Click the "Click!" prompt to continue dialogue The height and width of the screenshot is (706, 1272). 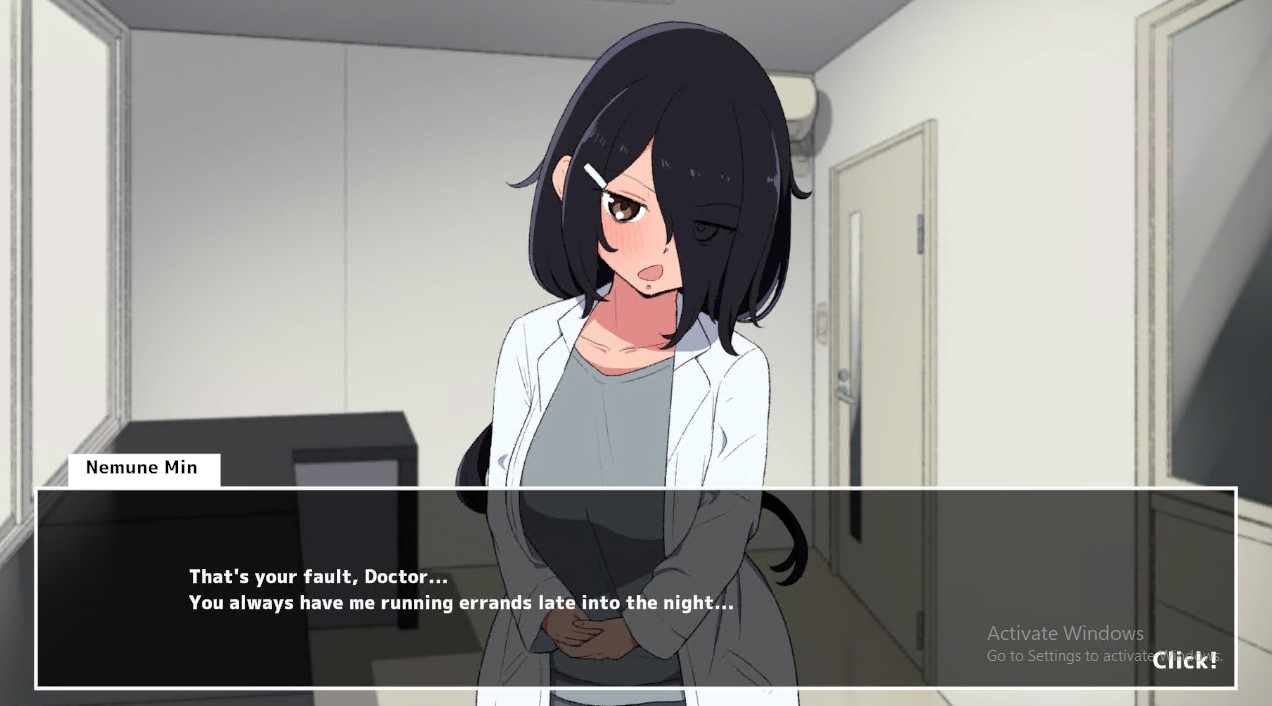pos(1184,660)
